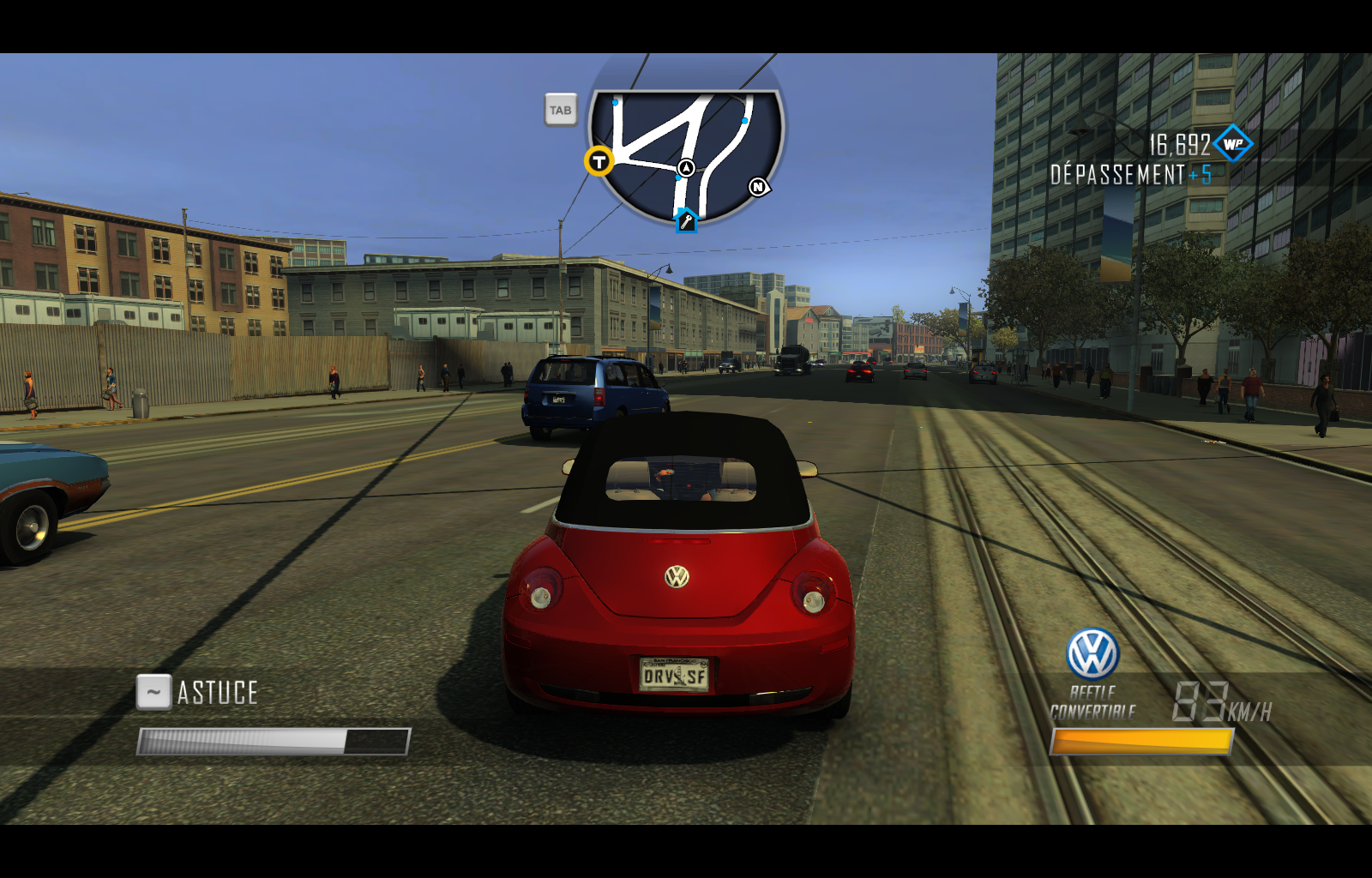Click the WP willpower diamond icon

(1233, 145)
